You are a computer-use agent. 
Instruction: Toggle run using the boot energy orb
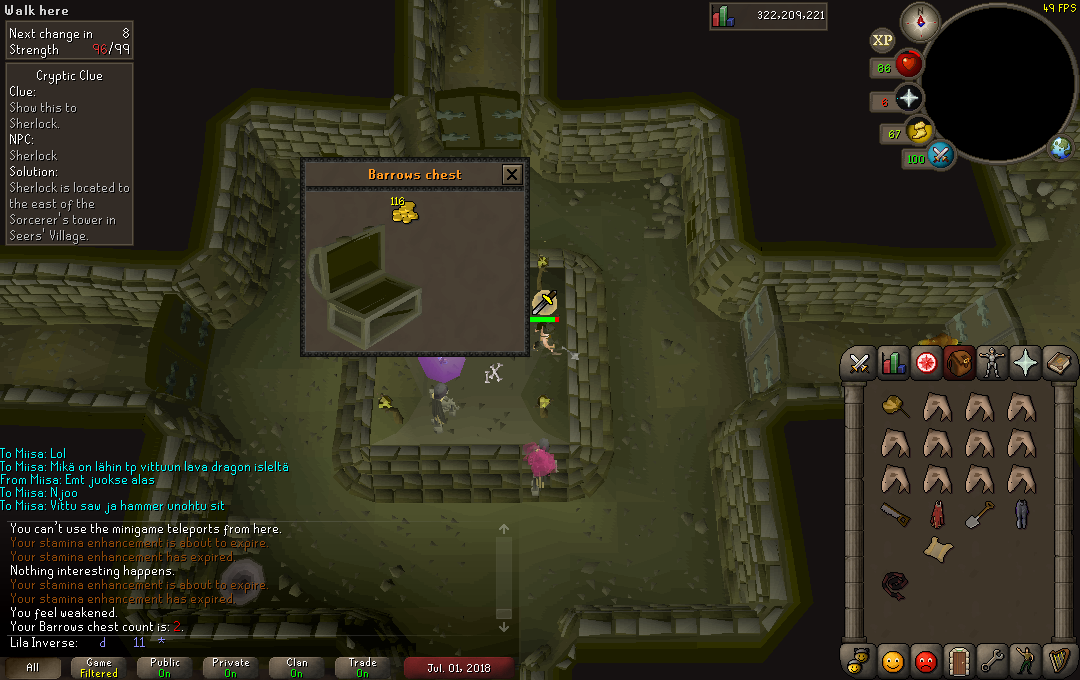tap(920, 131)
